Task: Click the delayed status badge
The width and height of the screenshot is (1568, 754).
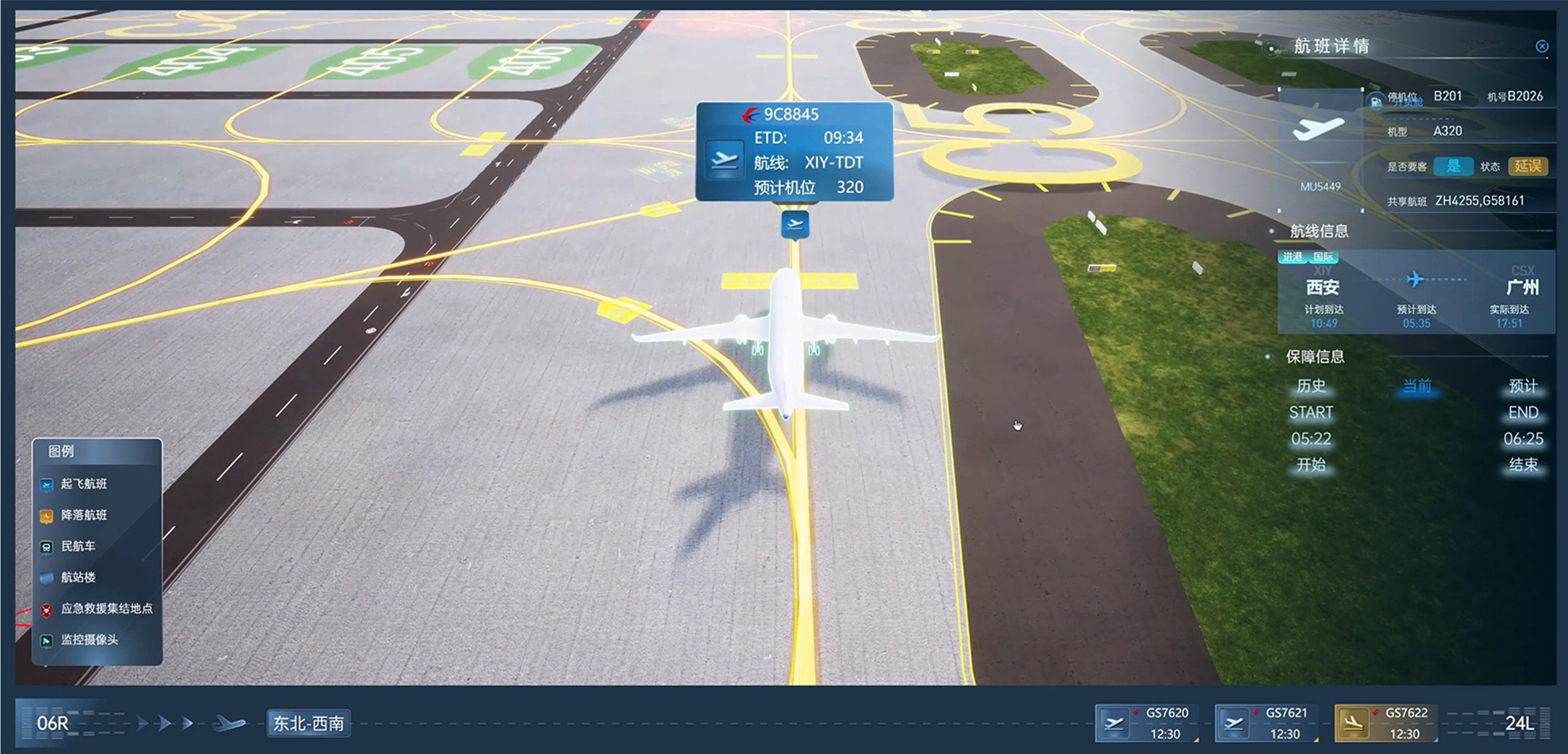Action: tap(1528, 166)
